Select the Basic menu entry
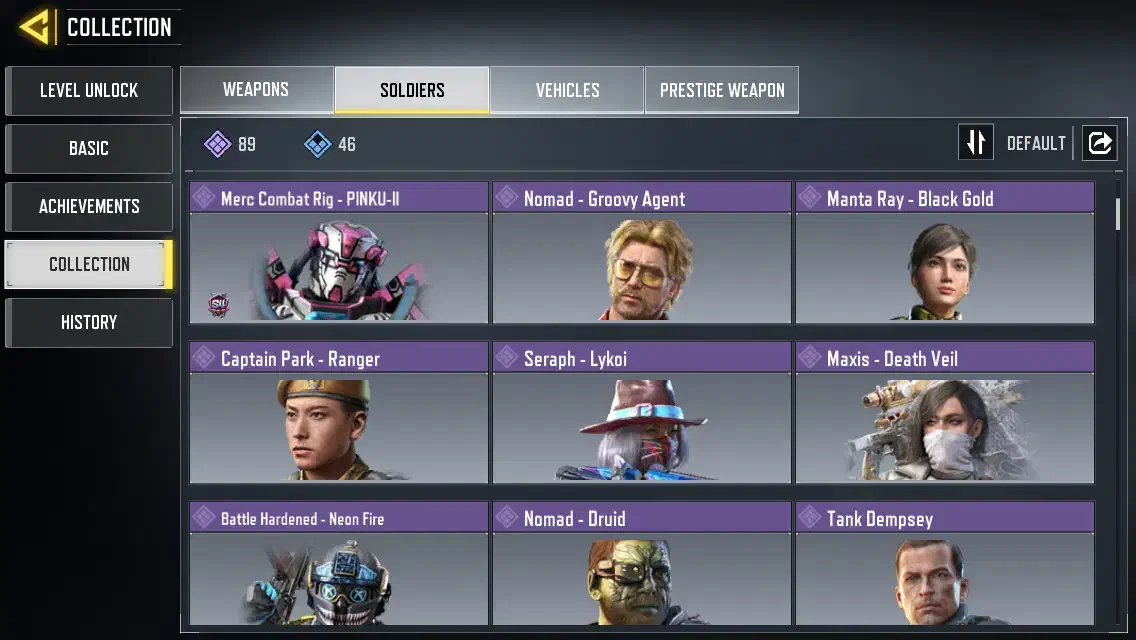This screenshot has width=1136, height=640. pyautogui.click(x=89, y=149)
